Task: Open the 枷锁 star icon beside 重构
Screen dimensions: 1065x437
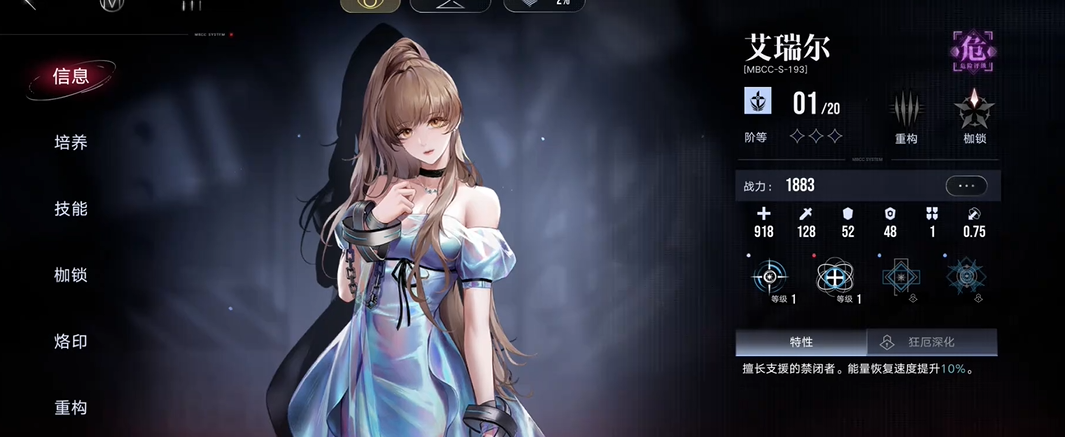Action: pyautogui.click(x=974, y=108)
